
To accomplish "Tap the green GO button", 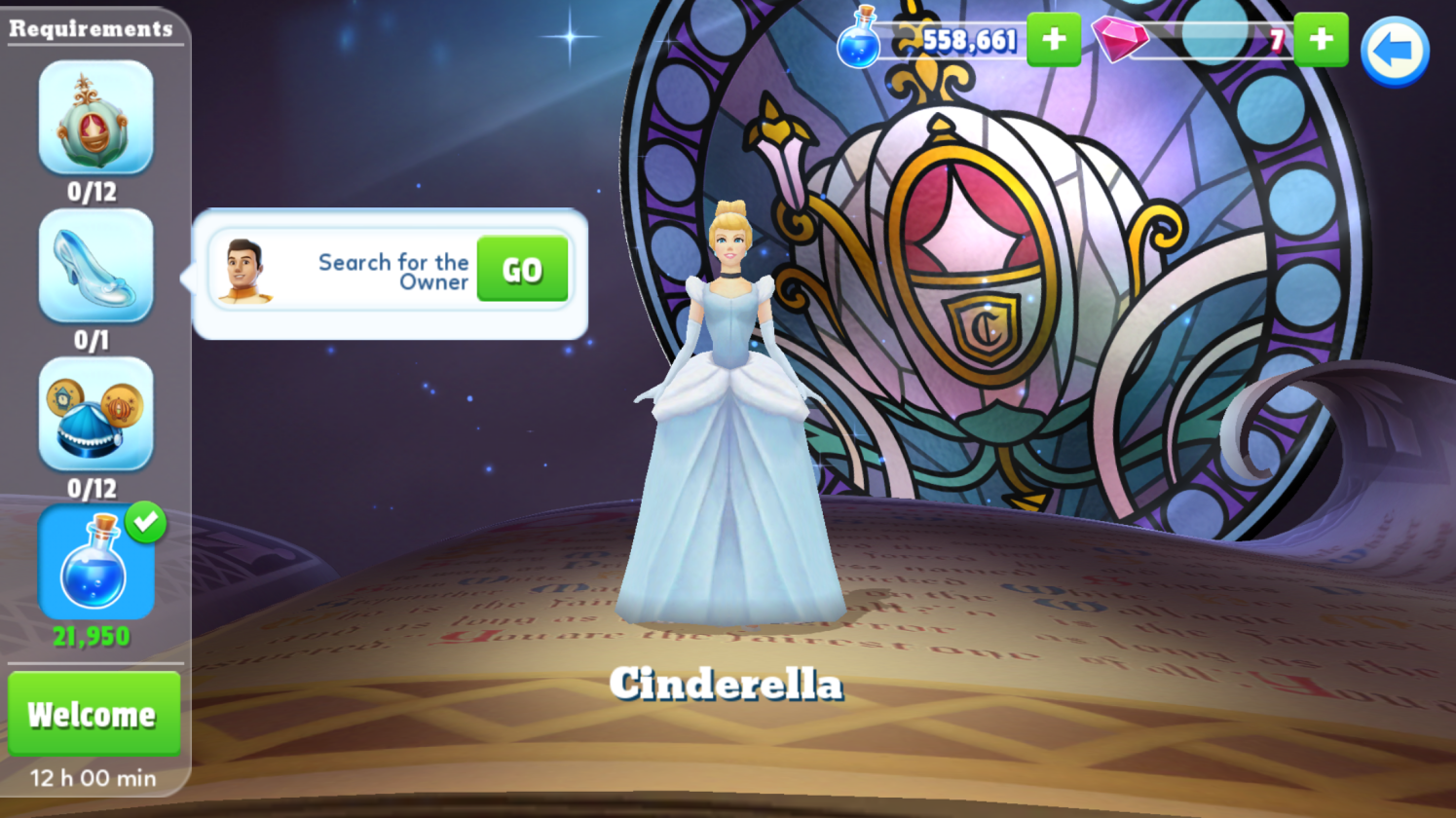I will [522, 270].
